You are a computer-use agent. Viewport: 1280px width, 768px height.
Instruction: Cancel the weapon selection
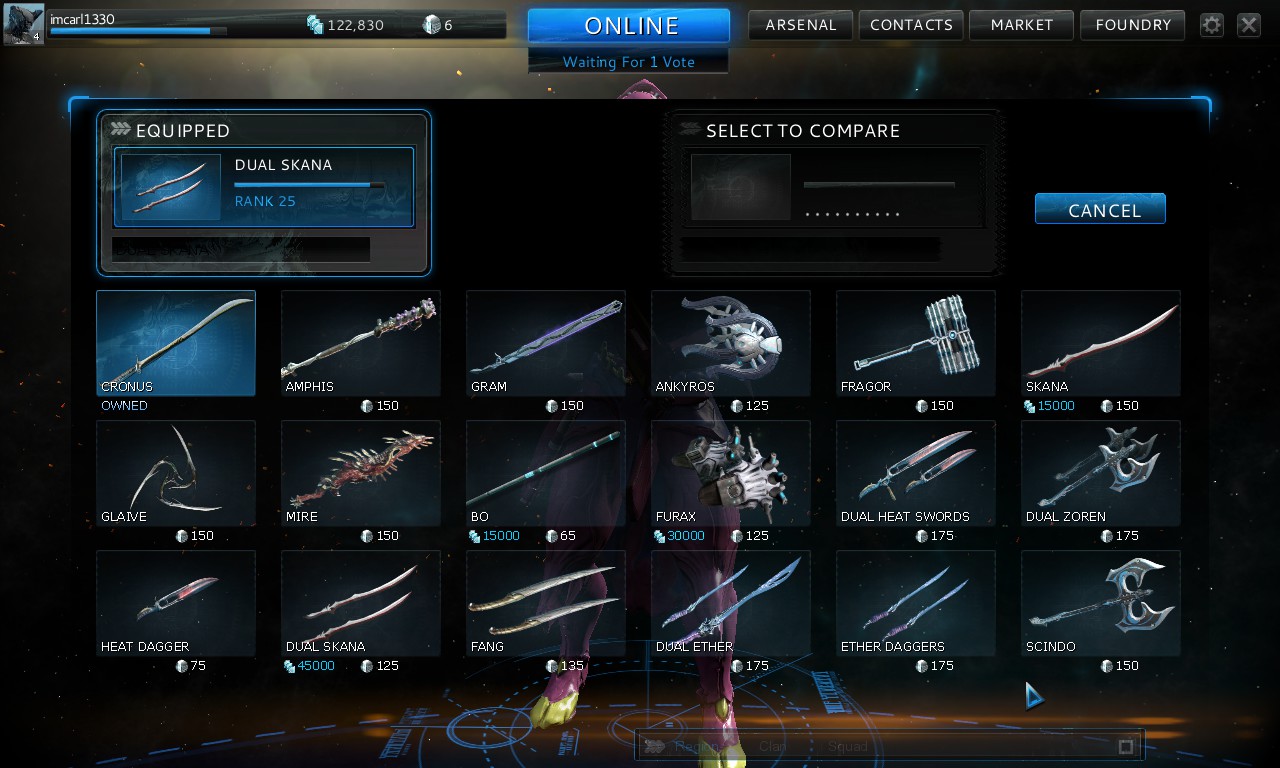[1100, 209]
